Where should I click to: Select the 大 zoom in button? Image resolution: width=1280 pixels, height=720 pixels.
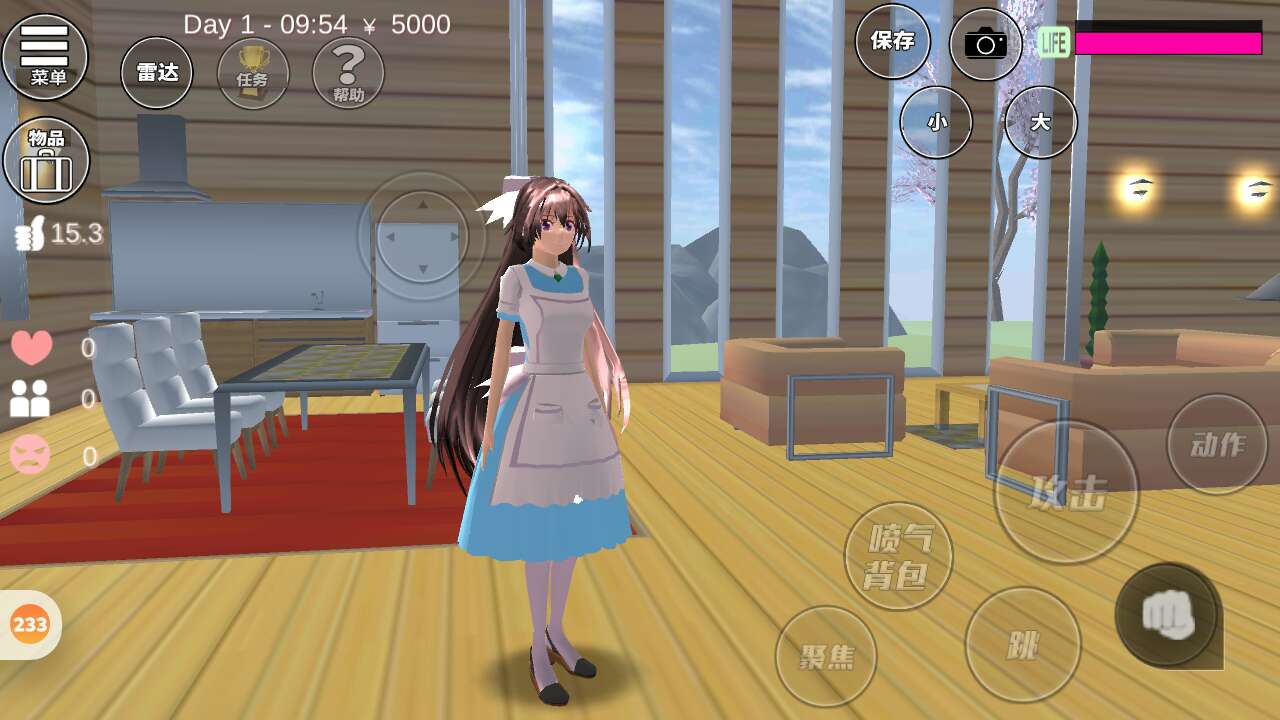coord(1040,122)
